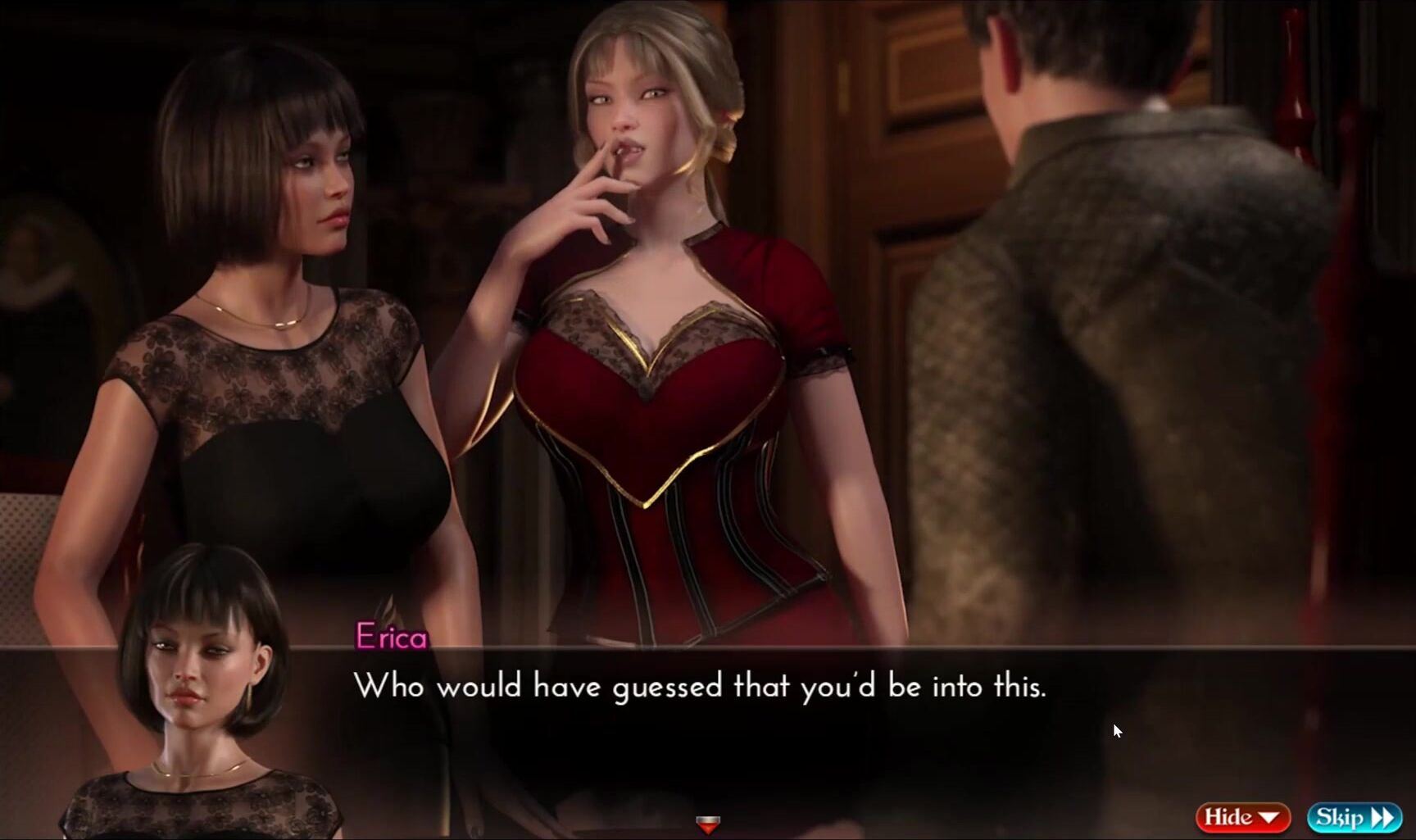
Task: Skip the dialogue
Action: click(1354, 817)
